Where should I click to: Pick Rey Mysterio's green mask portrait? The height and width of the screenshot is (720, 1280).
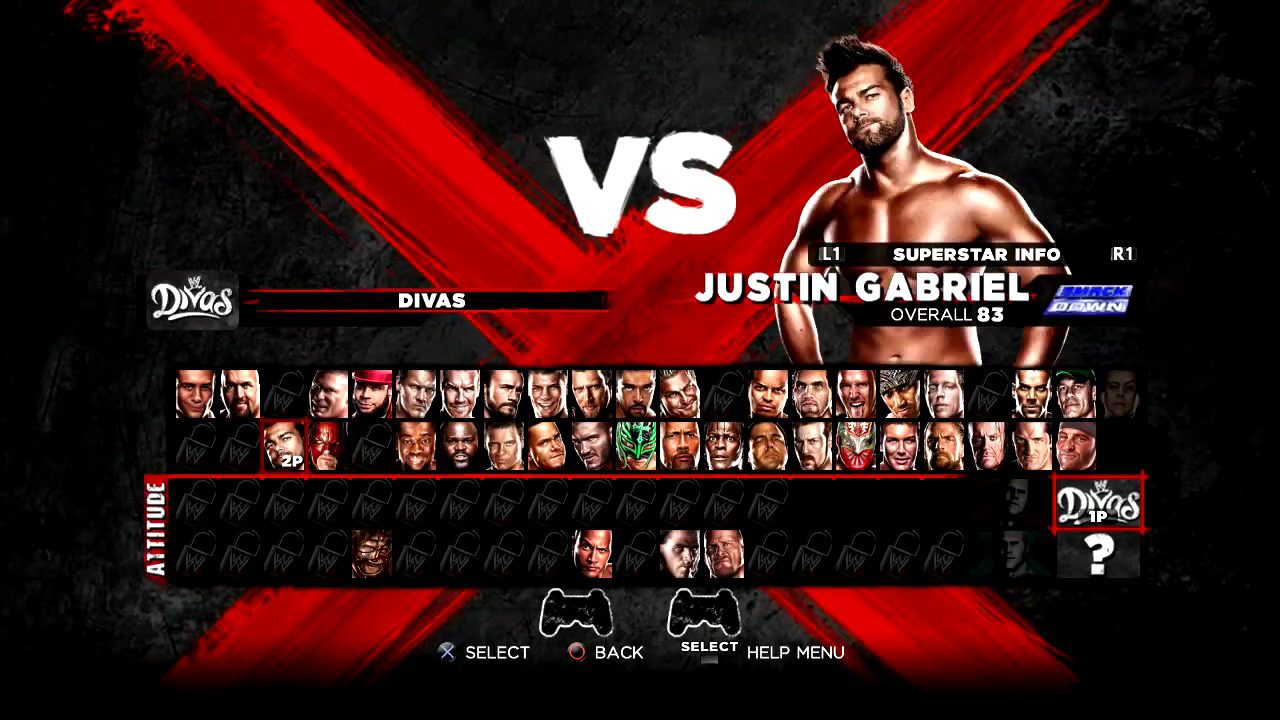634,445
